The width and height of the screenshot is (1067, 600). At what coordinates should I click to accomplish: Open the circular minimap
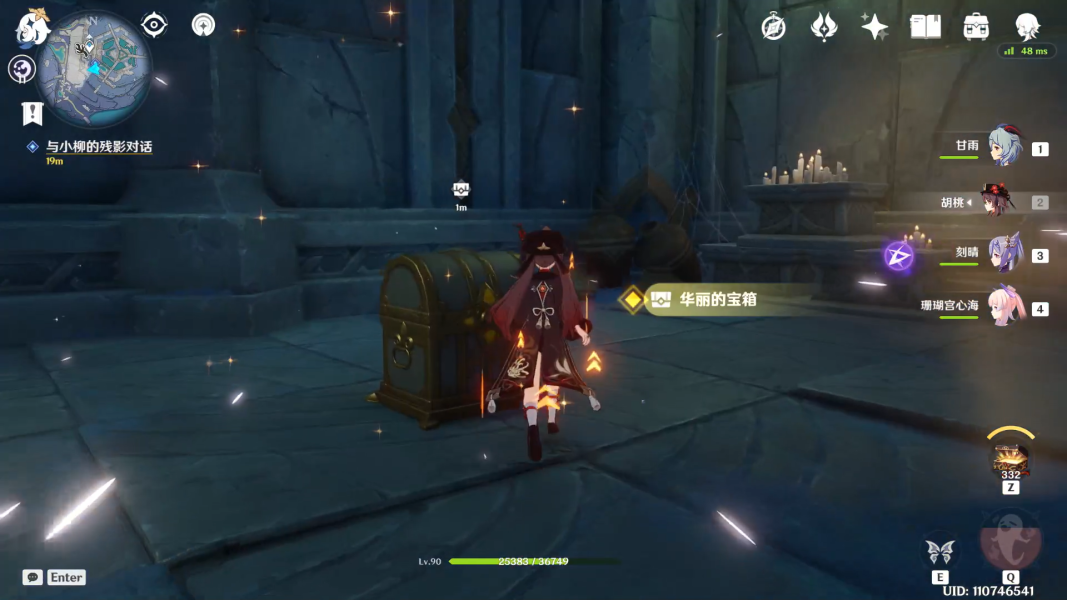(x=93, y=68)
